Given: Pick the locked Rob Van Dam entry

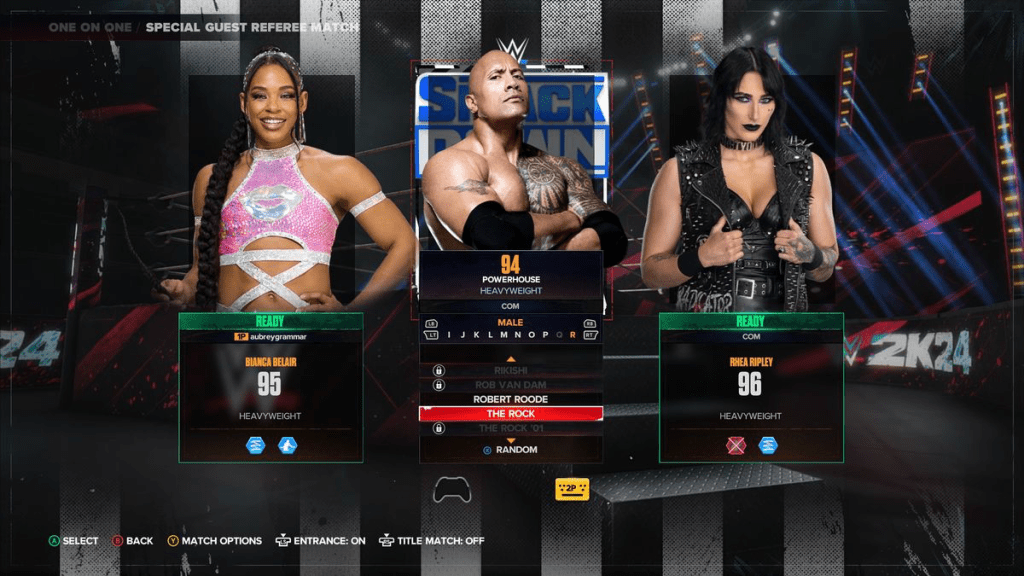Looking at the screenshot, I should (x=511, y=385).
